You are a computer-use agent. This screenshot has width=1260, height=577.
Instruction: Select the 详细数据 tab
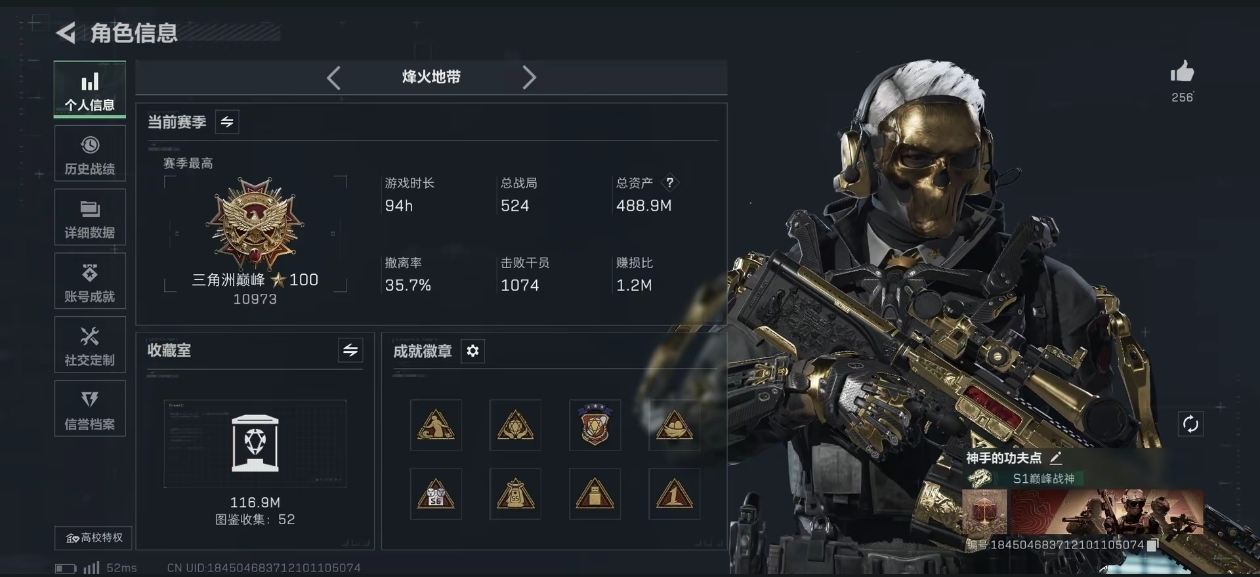point(90,218)
